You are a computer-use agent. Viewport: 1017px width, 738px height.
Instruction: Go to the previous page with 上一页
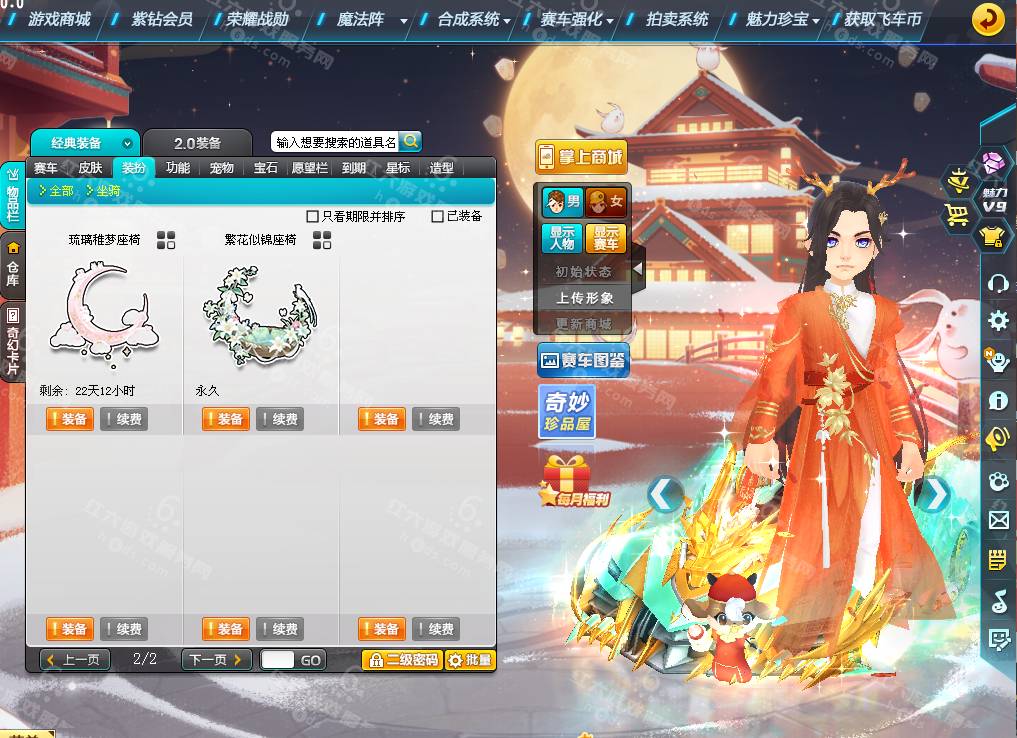[x=75, y=660]
